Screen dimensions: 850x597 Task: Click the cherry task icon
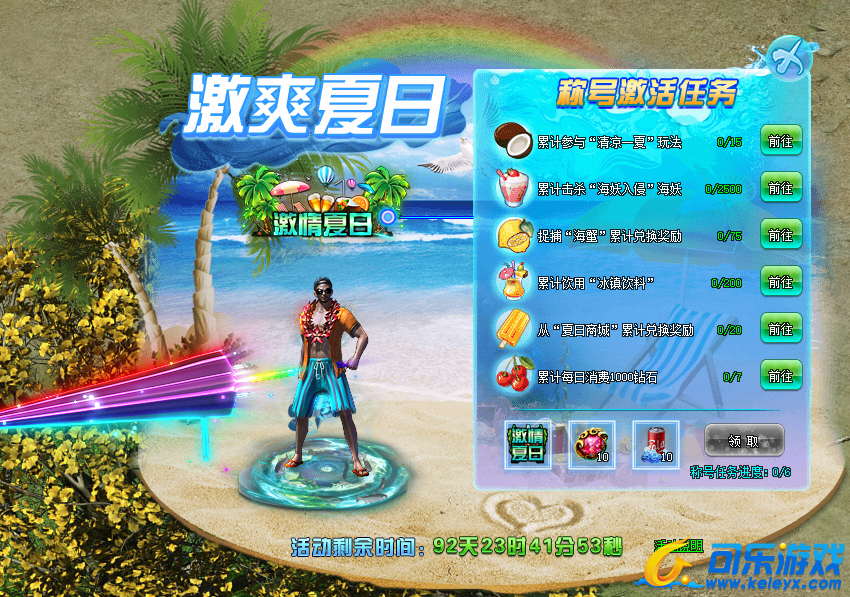515,376
